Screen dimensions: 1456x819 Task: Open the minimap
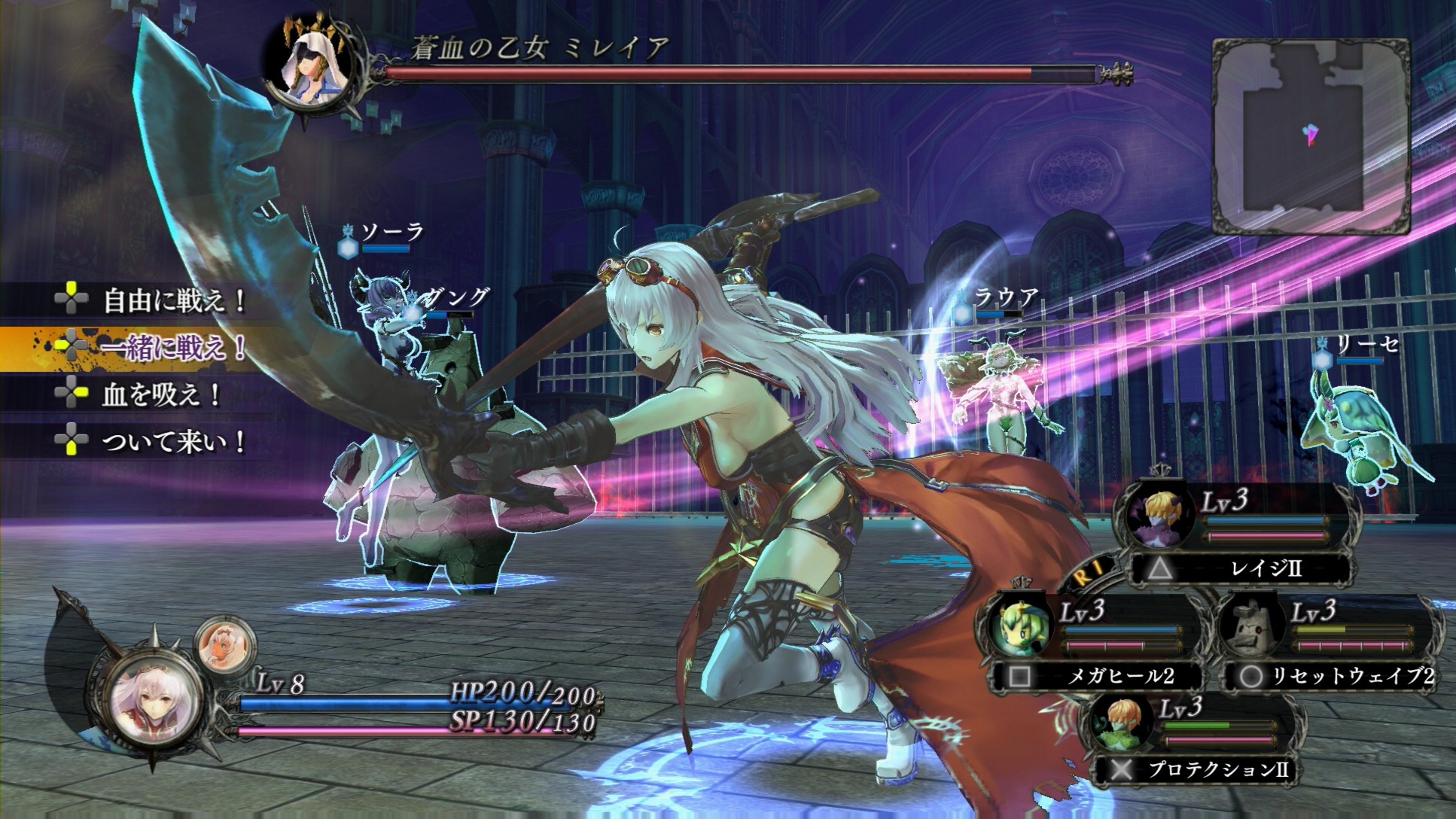[1311, 135]
